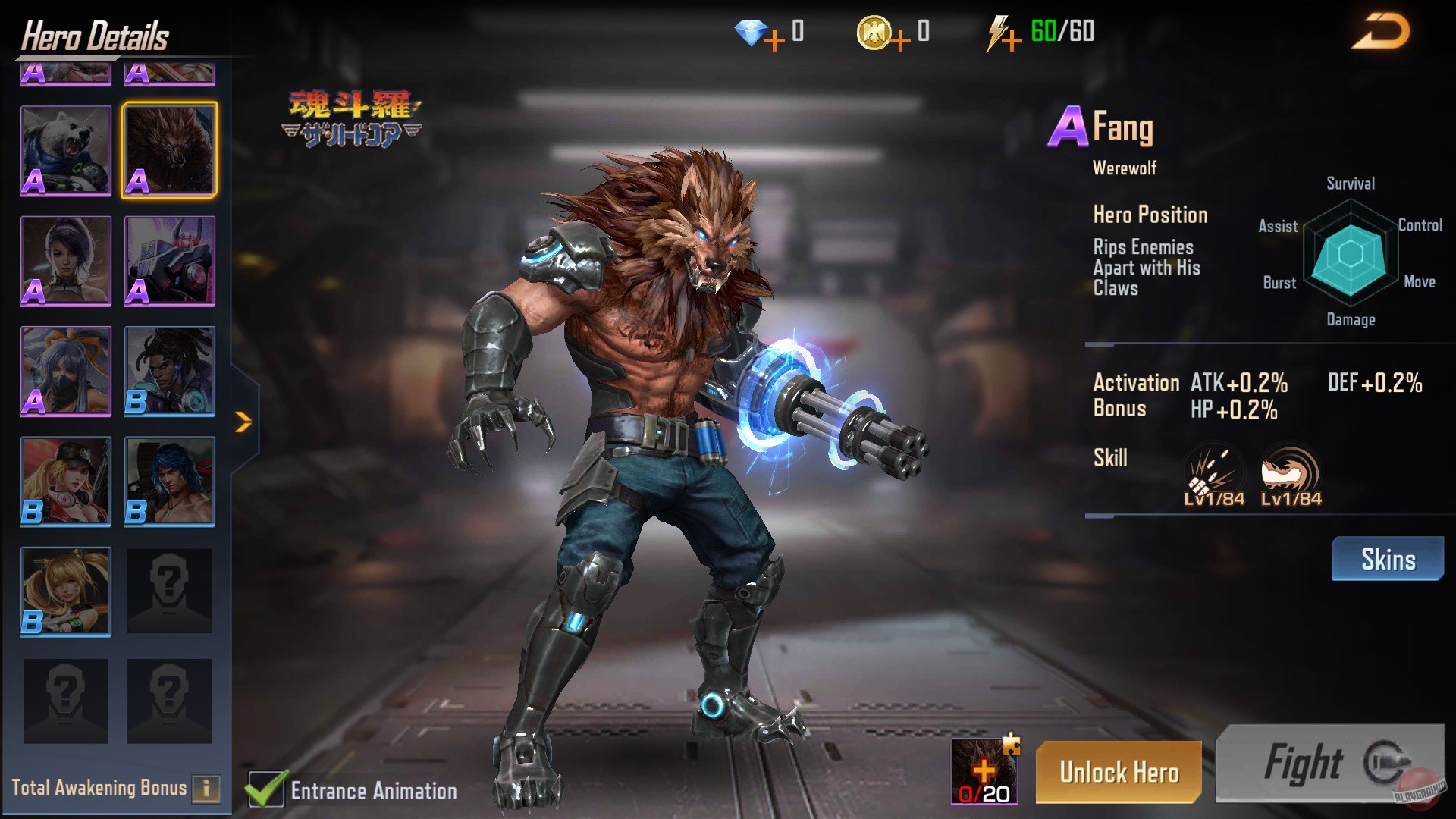Open Fang's first skill icon
Screen dimensions: 1456x819
[1212, 470]
